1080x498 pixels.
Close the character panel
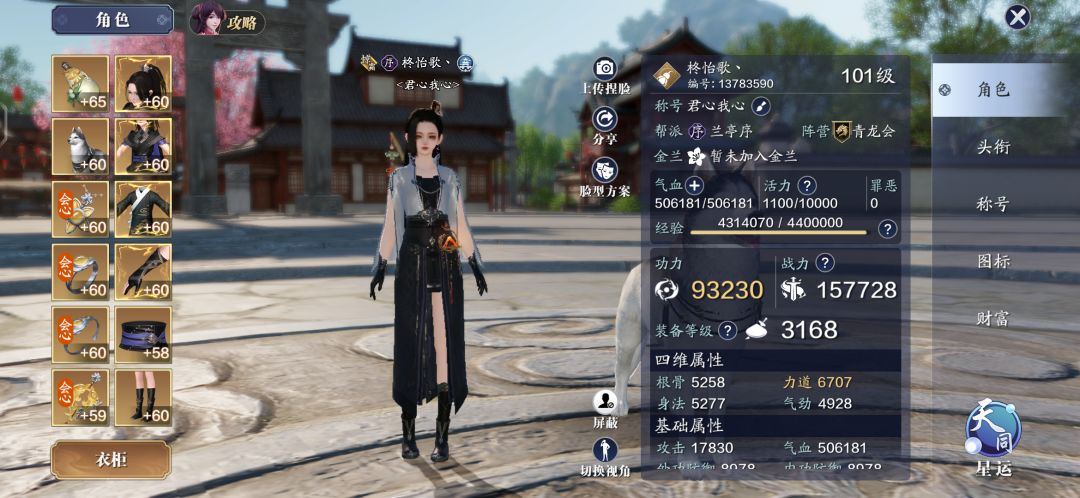click(1017, 17)
